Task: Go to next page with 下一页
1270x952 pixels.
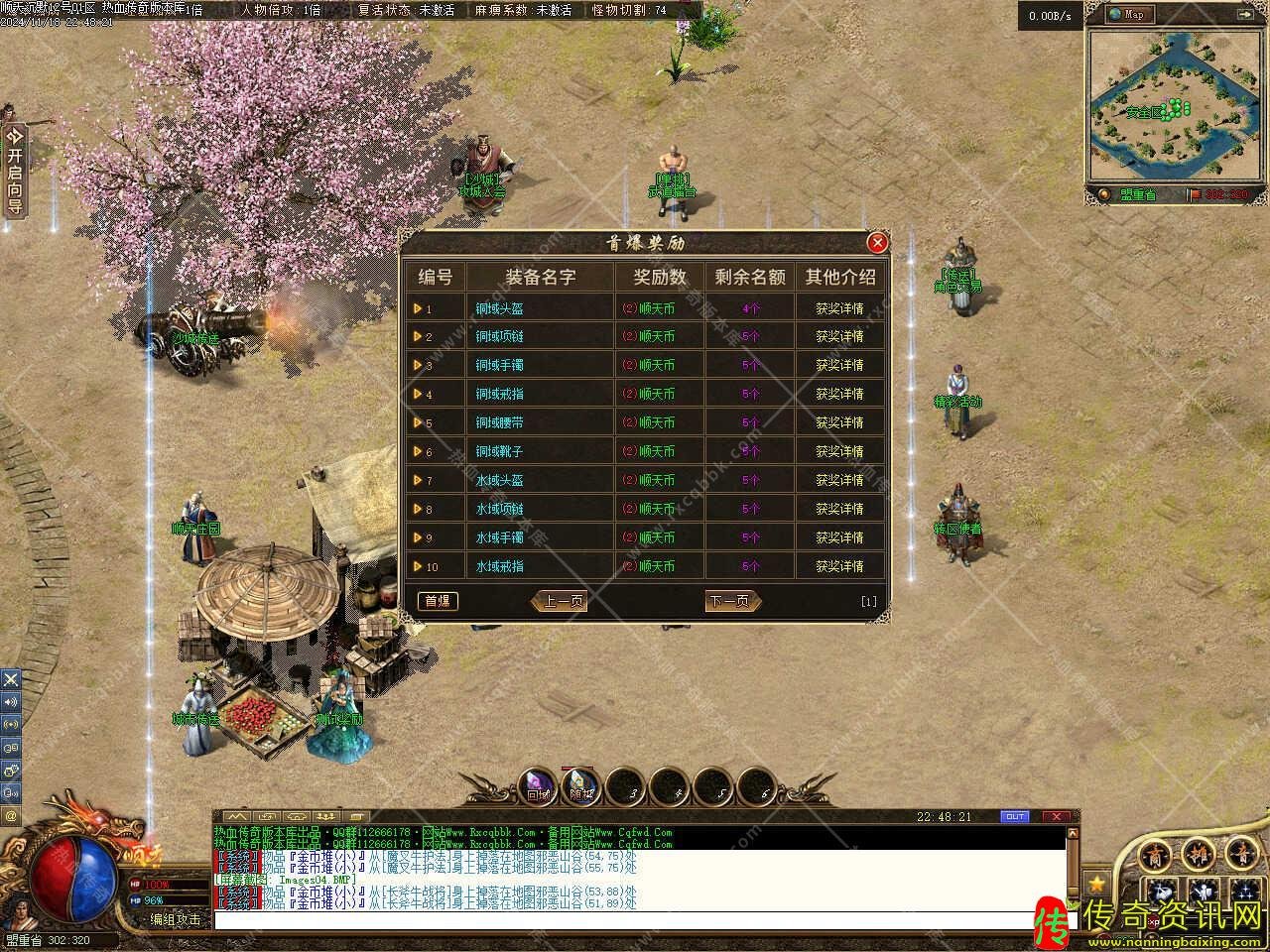Action: click(731, 601)
